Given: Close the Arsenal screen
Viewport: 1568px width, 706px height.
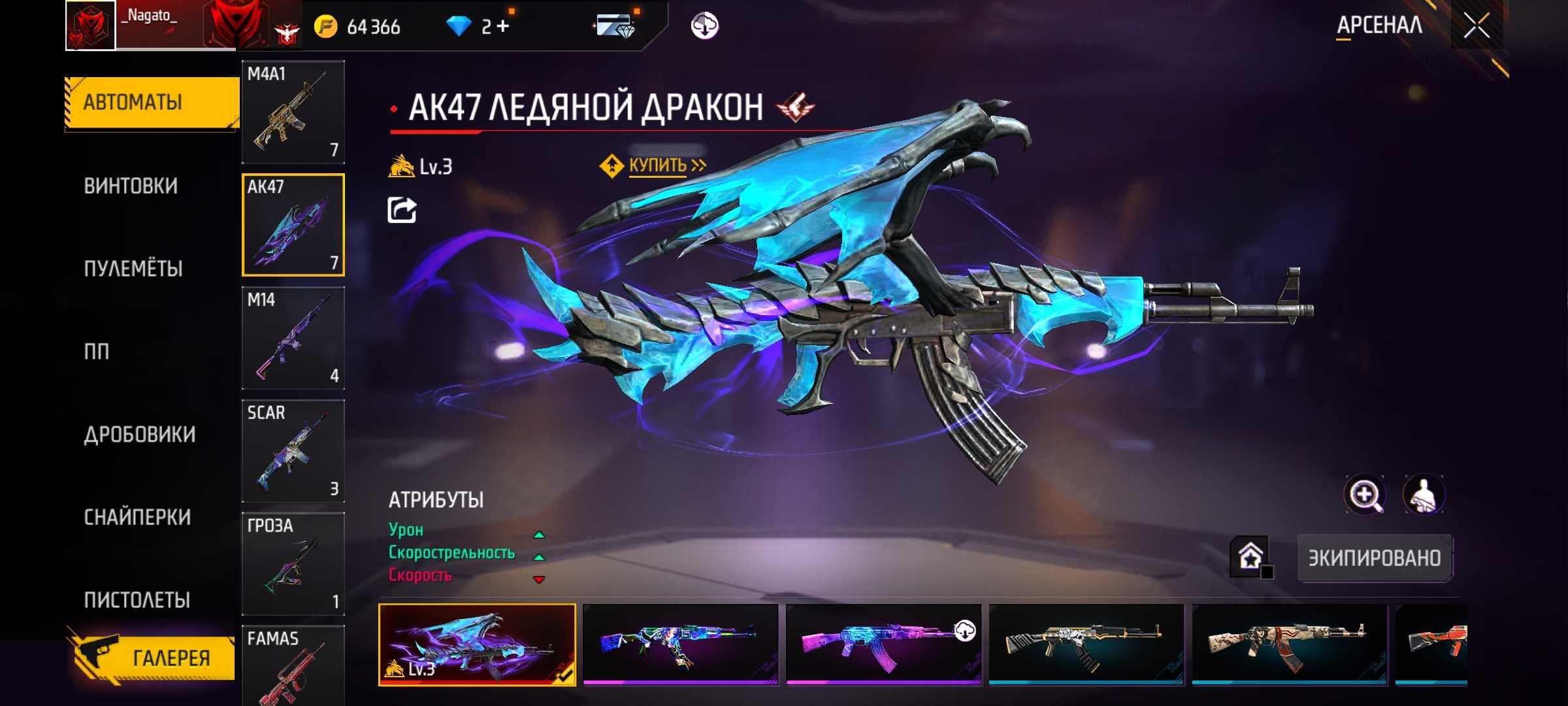Looking at the screenshot, I should point(1476,26).
